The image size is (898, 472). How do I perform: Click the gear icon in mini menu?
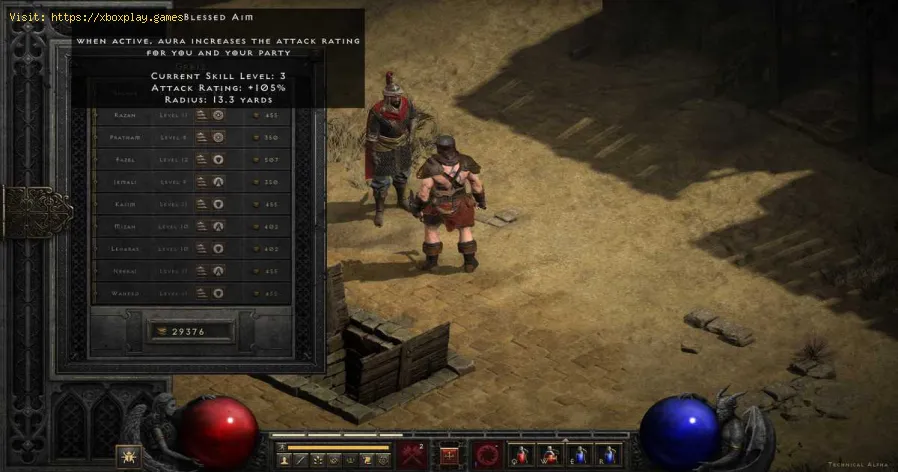382,460
